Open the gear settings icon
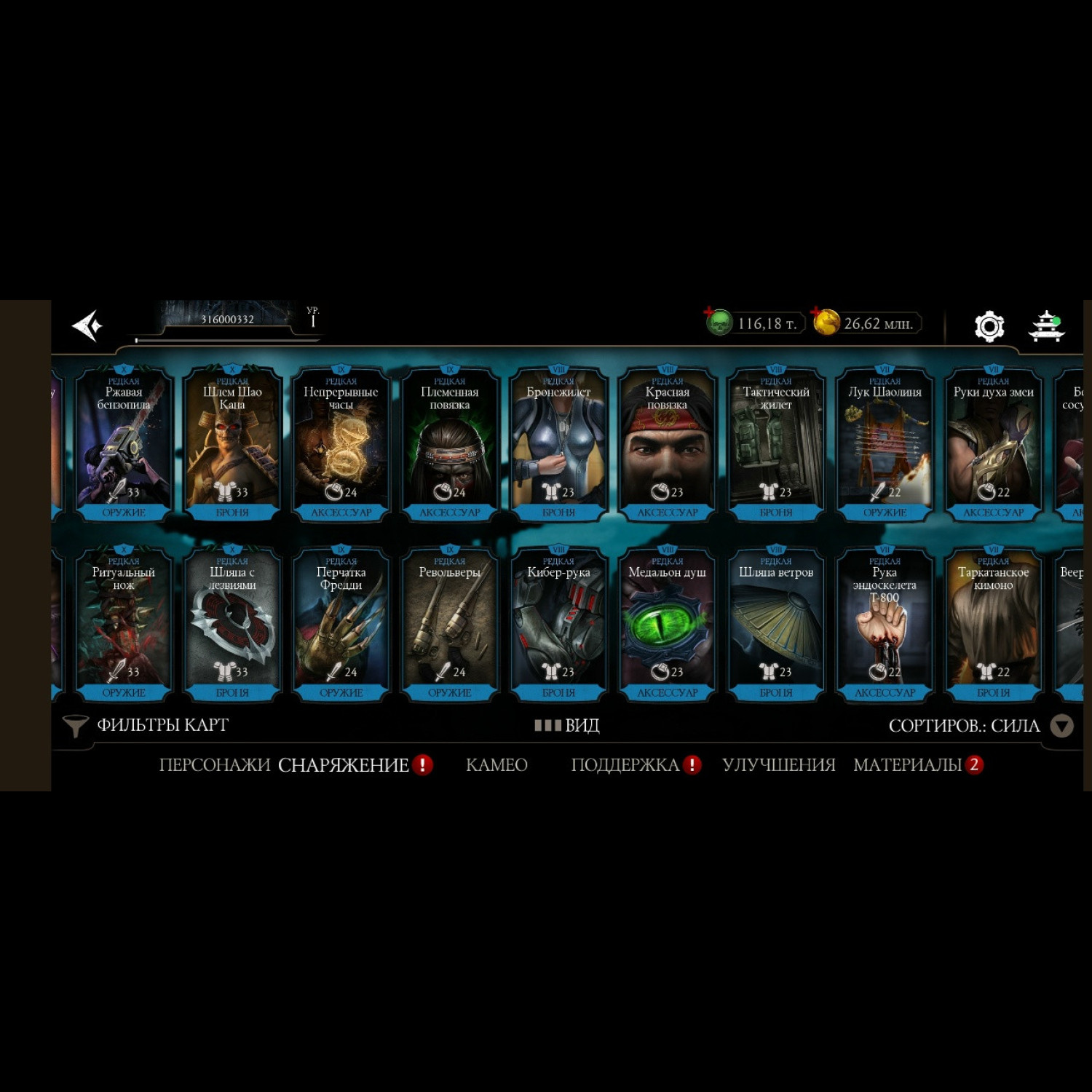The width and height of the screenshot is (1092, 1092). 989,326
